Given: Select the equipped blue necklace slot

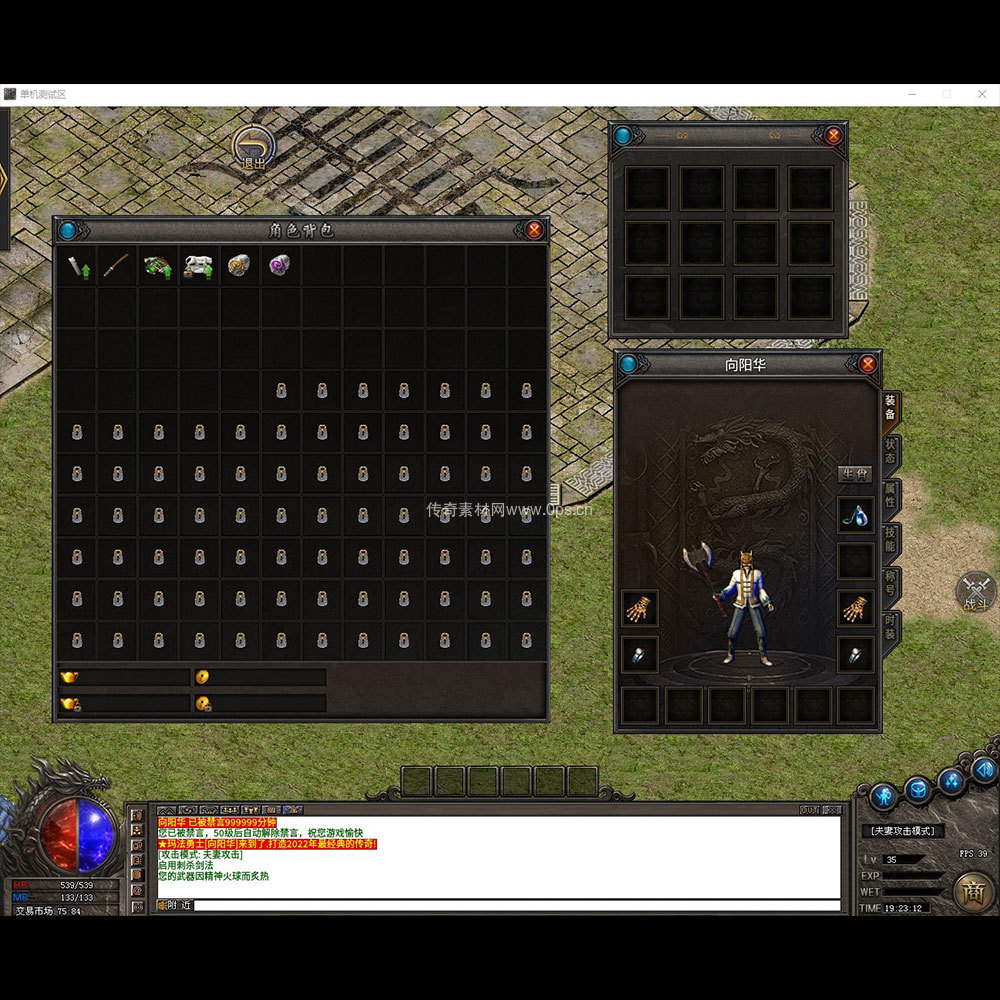Looking at the screenshot, I should point(855,516).
